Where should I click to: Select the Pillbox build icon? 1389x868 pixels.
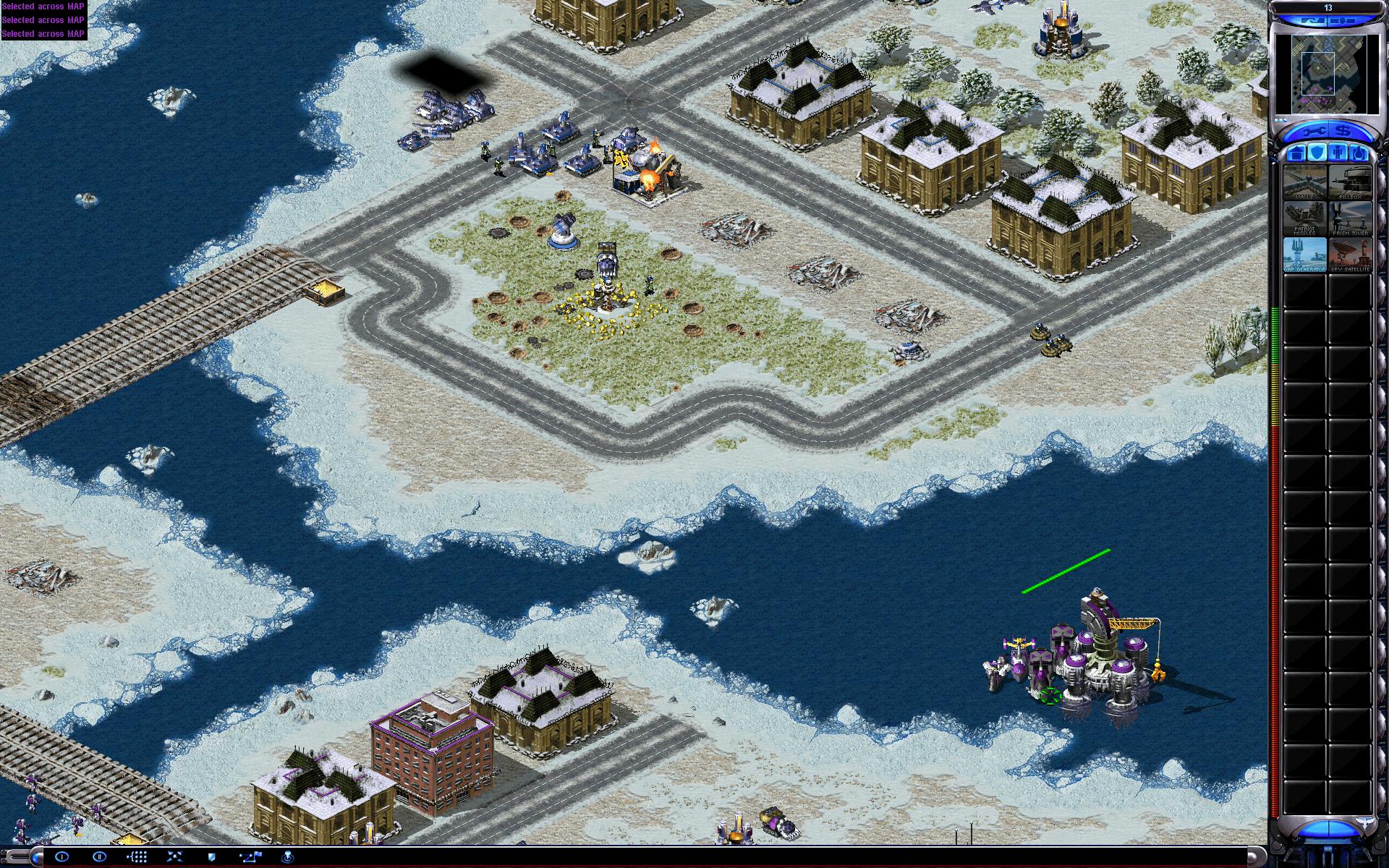pyautogui.click(x=1349, y=182)
